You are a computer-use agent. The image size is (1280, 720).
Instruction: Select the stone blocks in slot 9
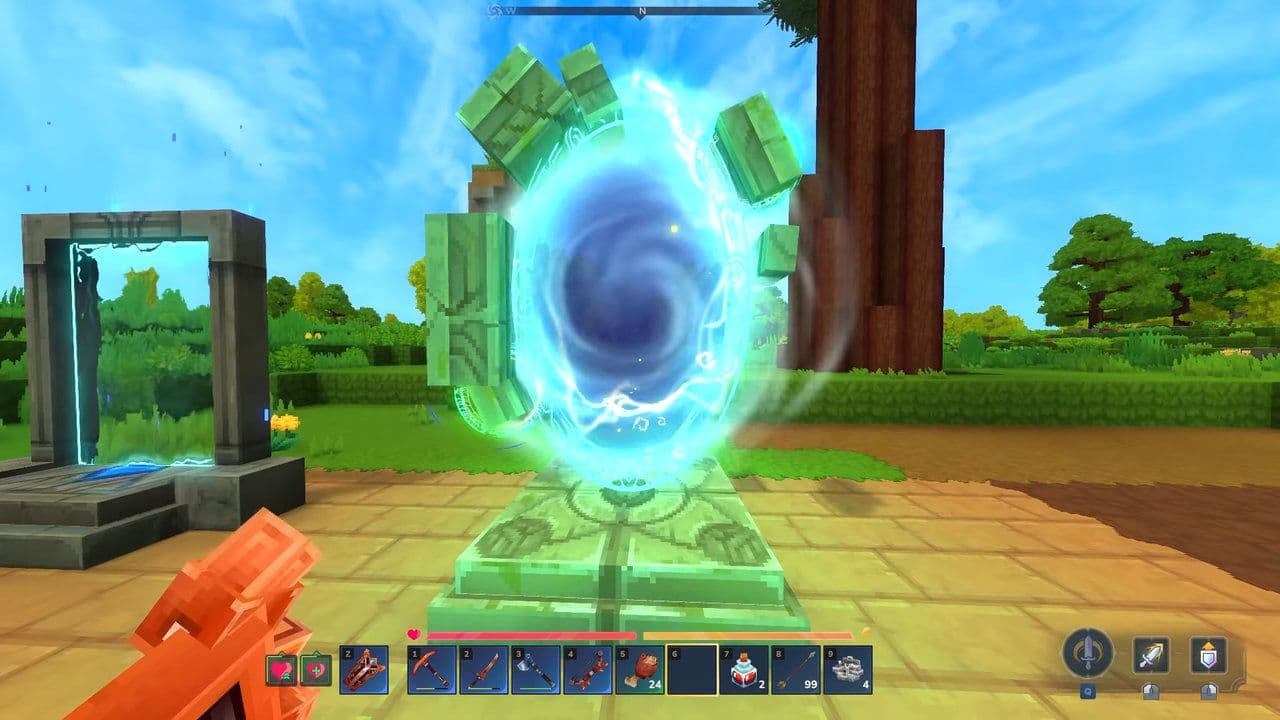pos(848,671)
